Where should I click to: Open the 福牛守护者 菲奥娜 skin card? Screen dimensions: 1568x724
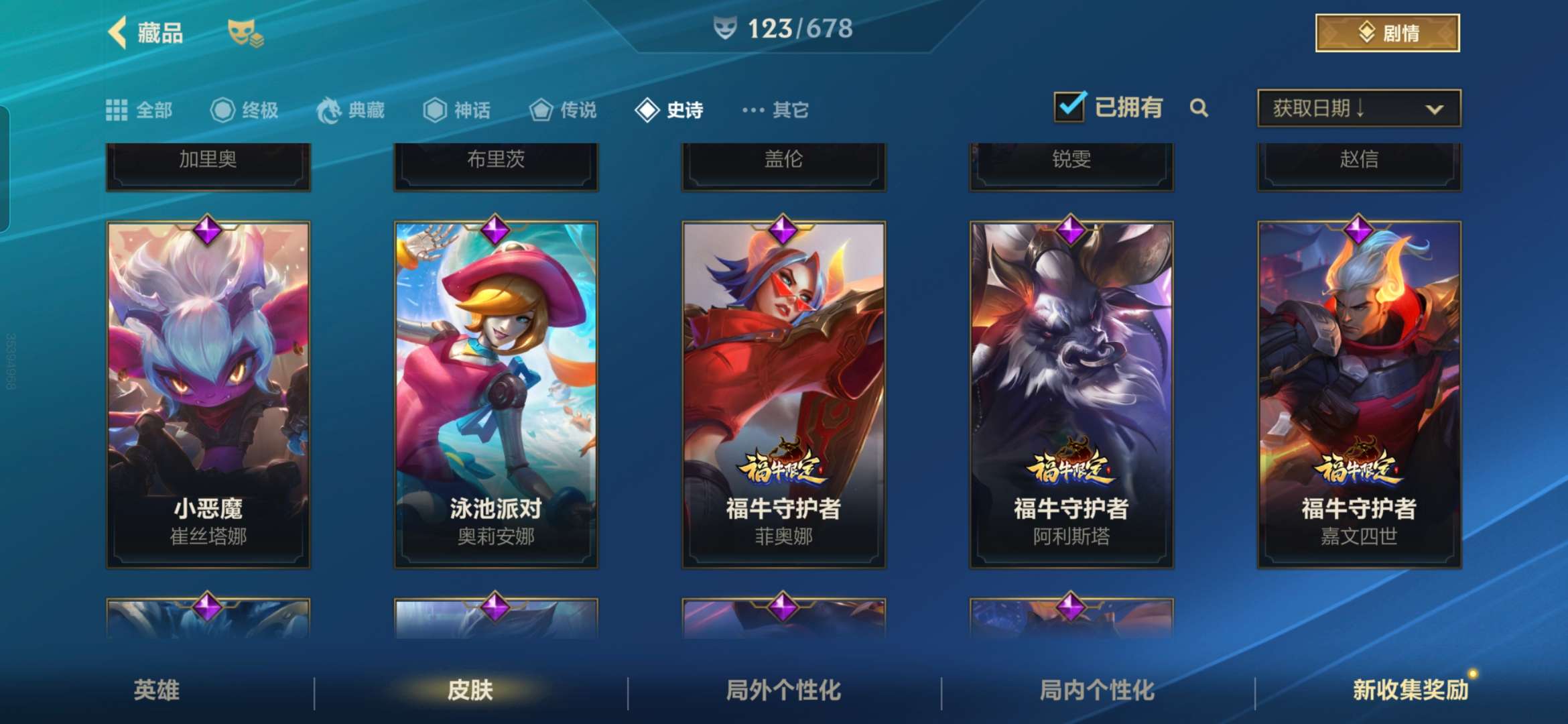click(x=783, y=394)
